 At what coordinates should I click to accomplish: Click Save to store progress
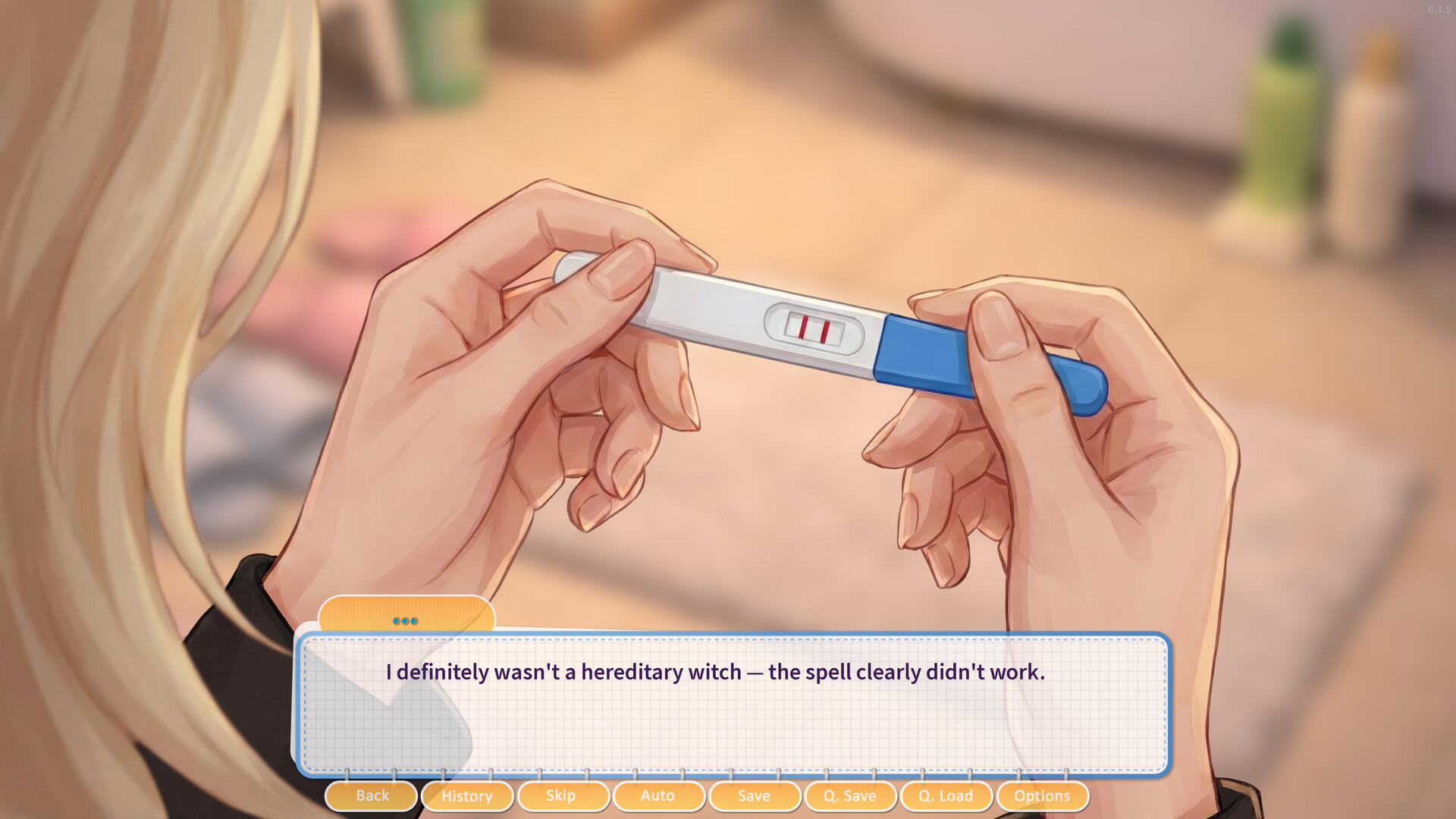point(754,795)
